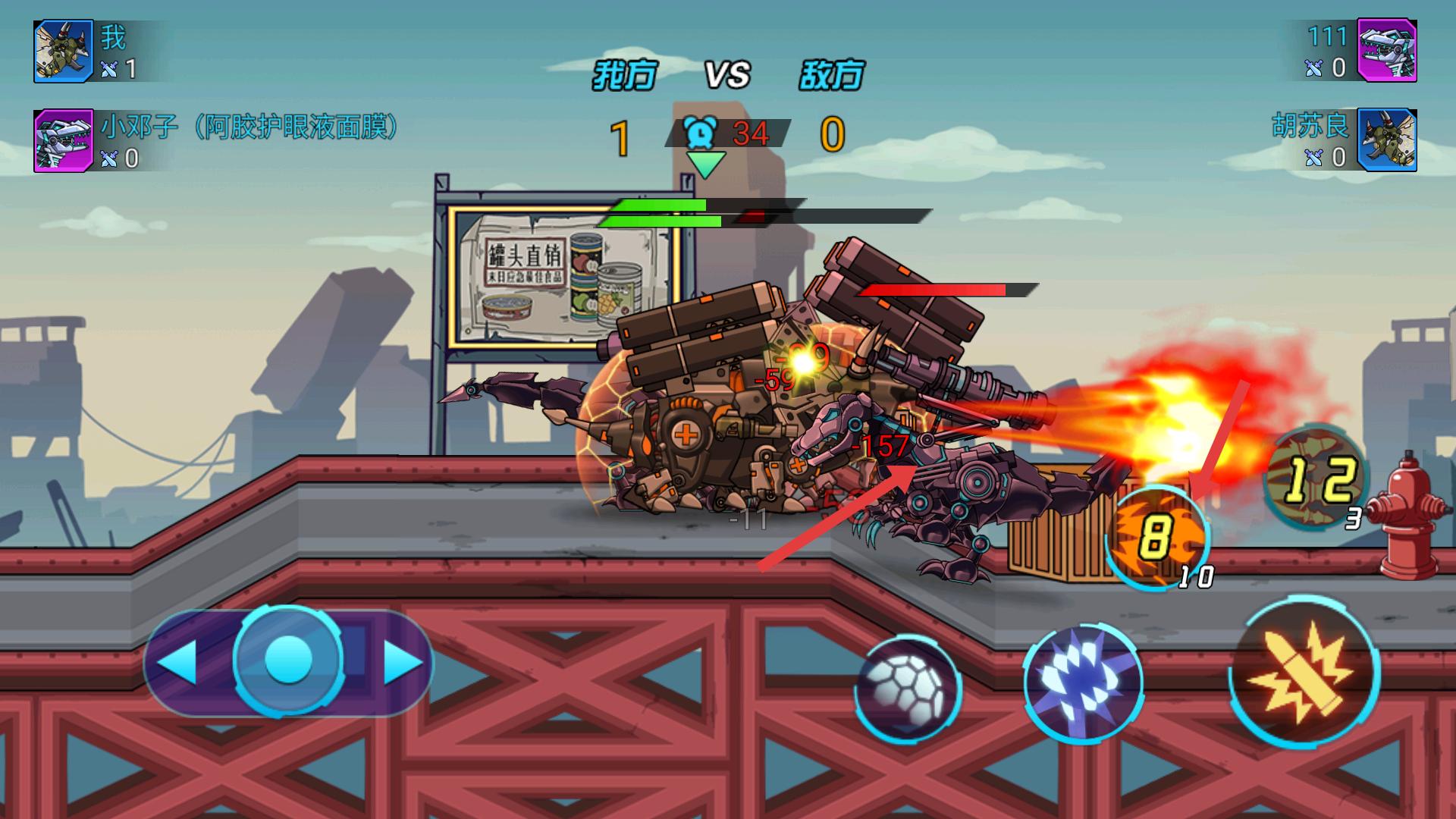Tap enemy 胡苏良 avatar portrait
The height and width of the screenshot is (819, 1456).
(1386, 141)
